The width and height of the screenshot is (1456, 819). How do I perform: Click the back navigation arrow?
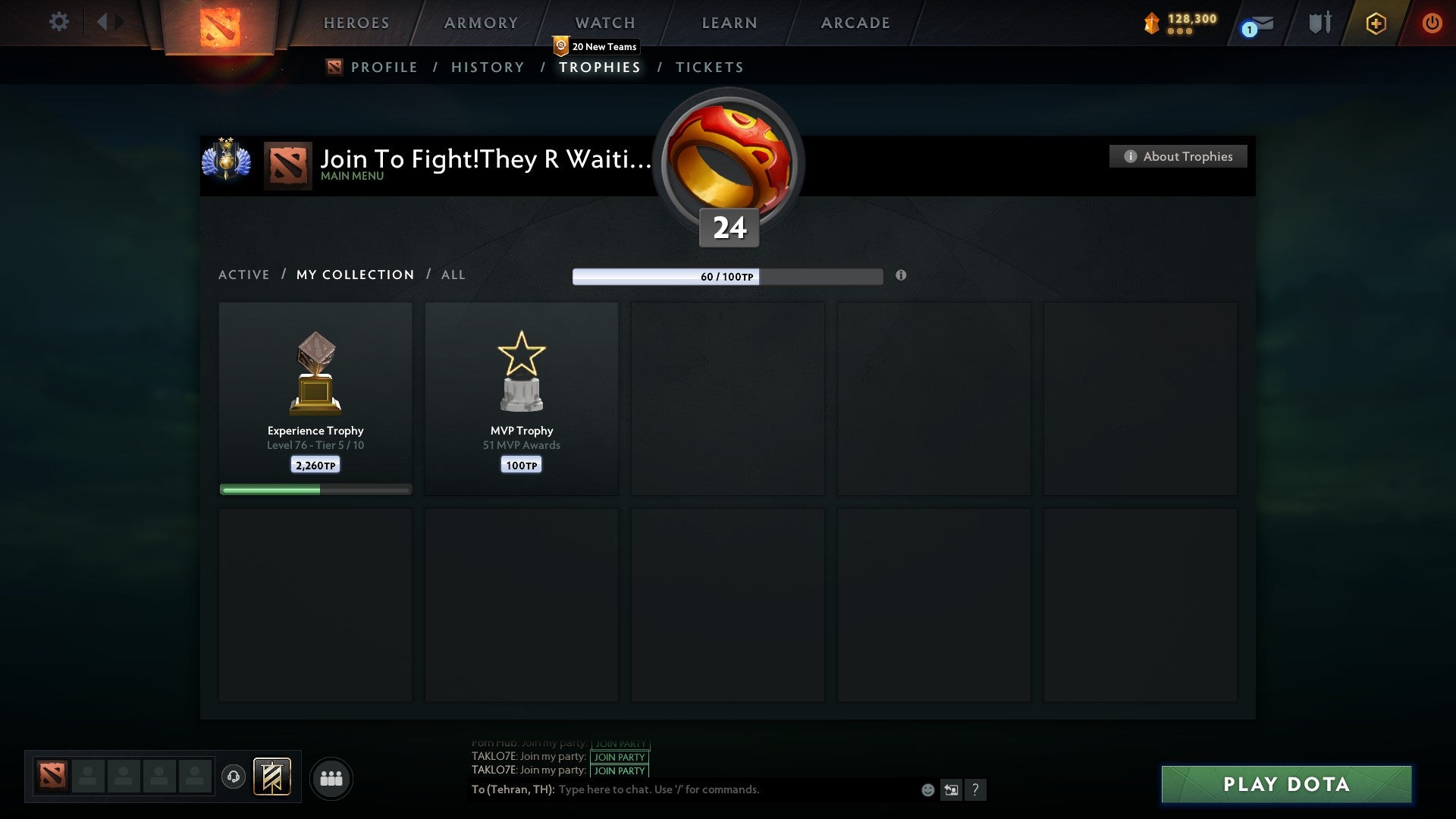[x=104, y=21]
